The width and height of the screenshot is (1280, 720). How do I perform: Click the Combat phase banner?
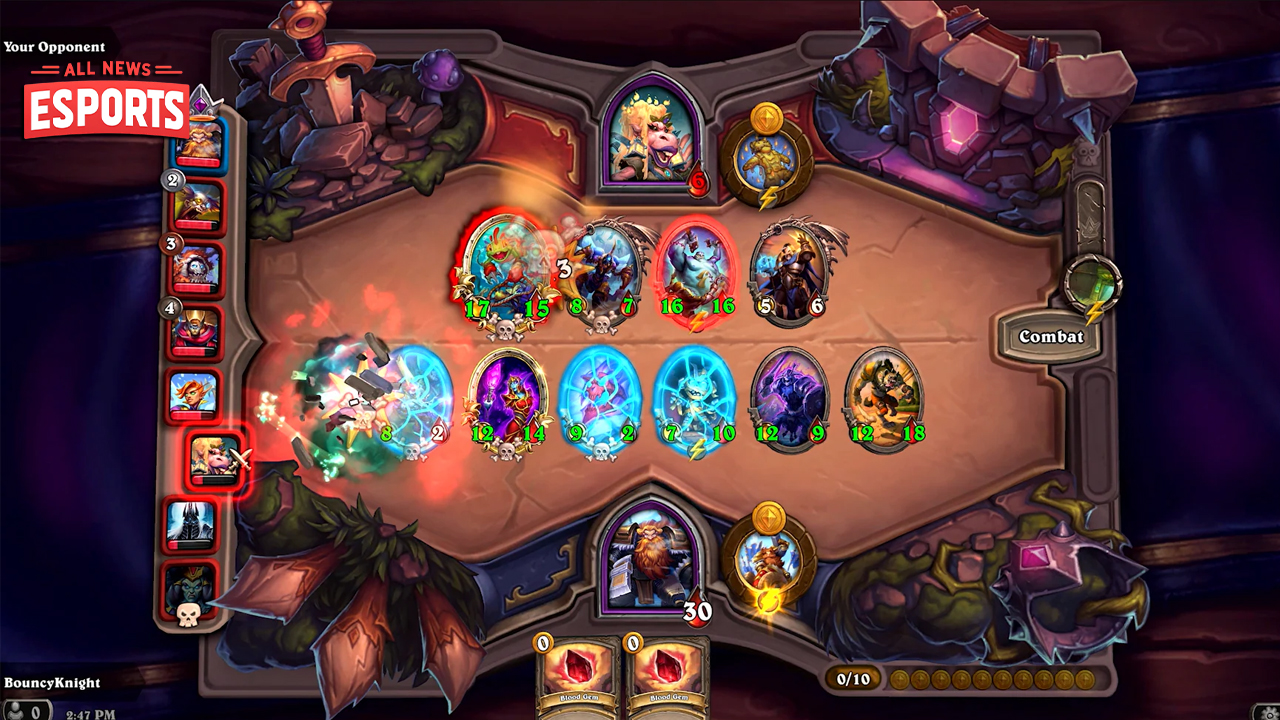coord(1049,336)
